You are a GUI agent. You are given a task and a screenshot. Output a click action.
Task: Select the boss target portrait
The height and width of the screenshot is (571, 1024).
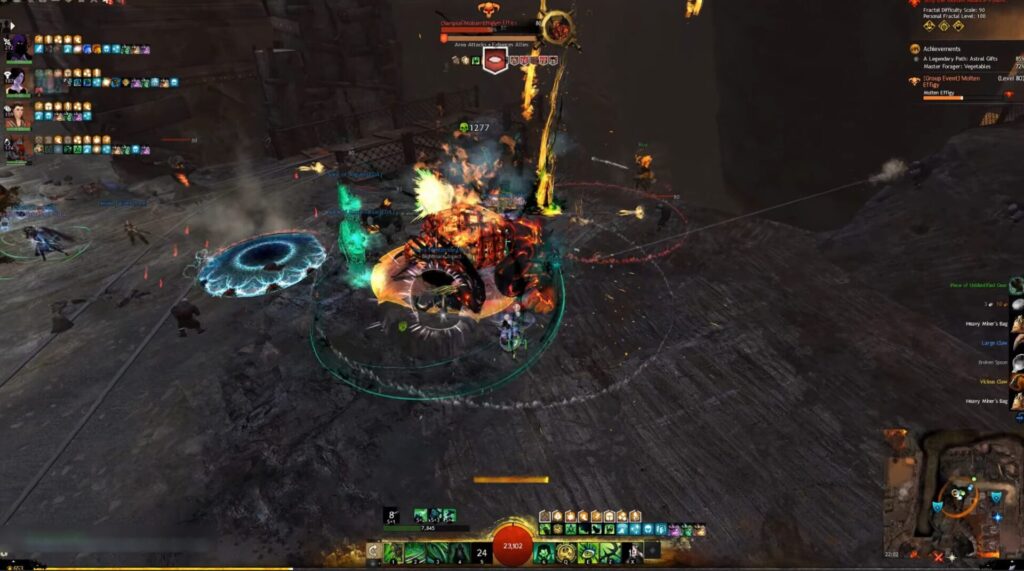coord(559,29)
